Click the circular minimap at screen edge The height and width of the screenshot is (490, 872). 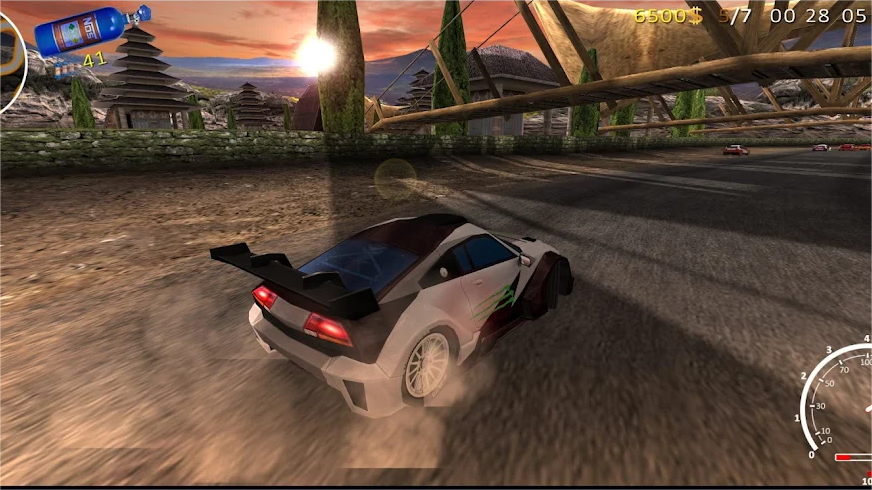pos(10,62)
